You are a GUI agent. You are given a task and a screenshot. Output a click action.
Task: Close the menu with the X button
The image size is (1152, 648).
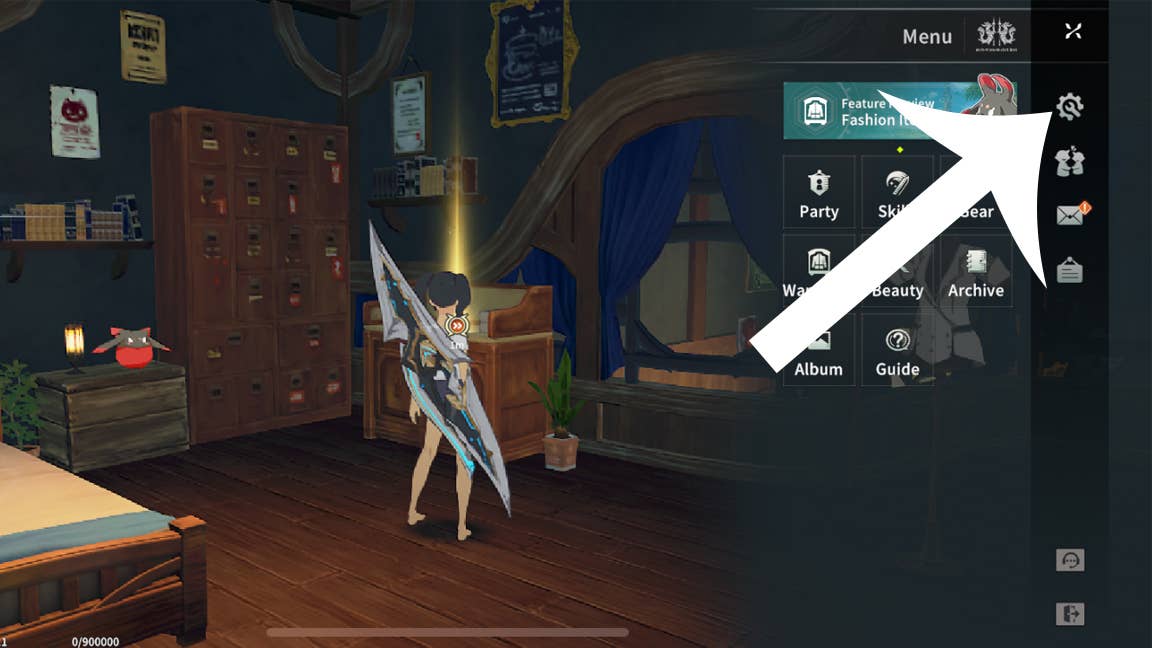click(1073, 31)
